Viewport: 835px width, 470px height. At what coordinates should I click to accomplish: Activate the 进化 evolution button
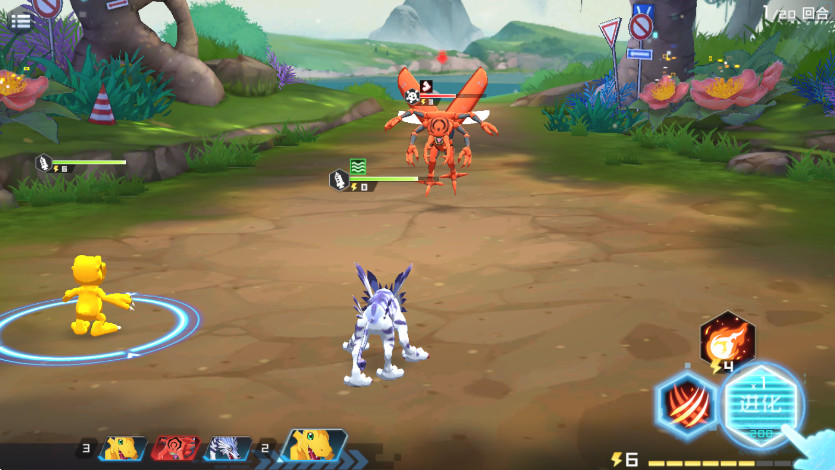coord(763,405)
